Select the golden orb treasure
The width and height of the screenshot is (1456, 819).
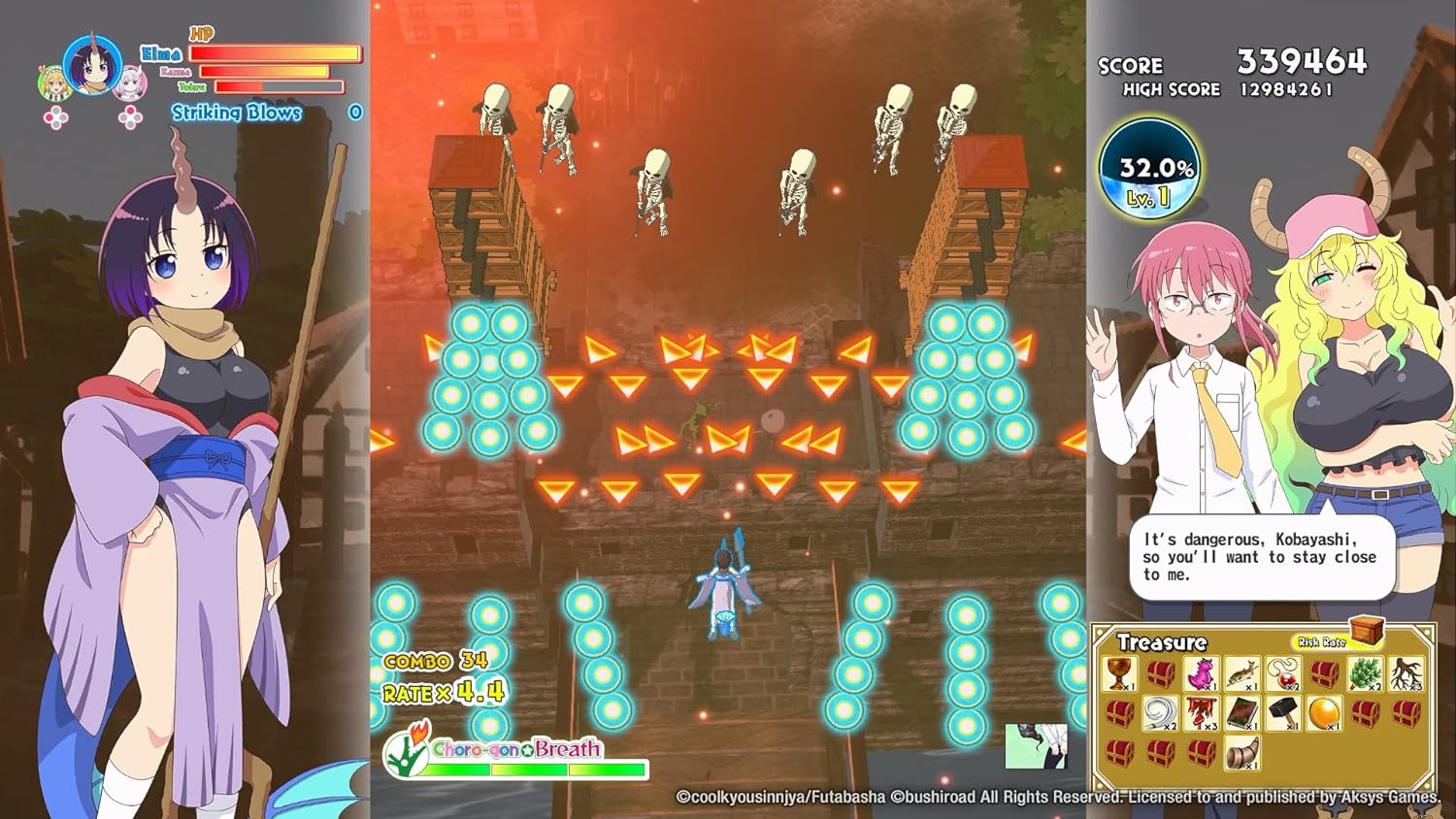coord(1324,713)
